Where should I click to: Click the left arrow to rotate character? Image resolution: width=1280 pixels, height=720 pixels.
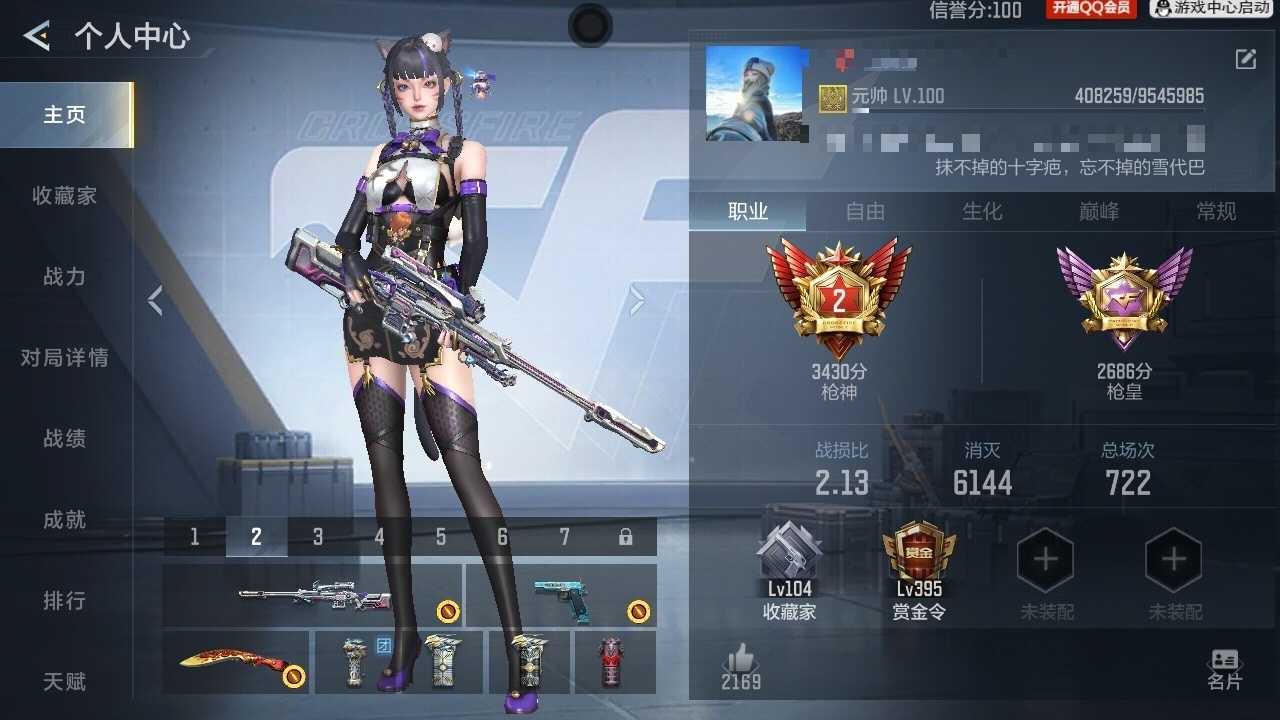155,300
